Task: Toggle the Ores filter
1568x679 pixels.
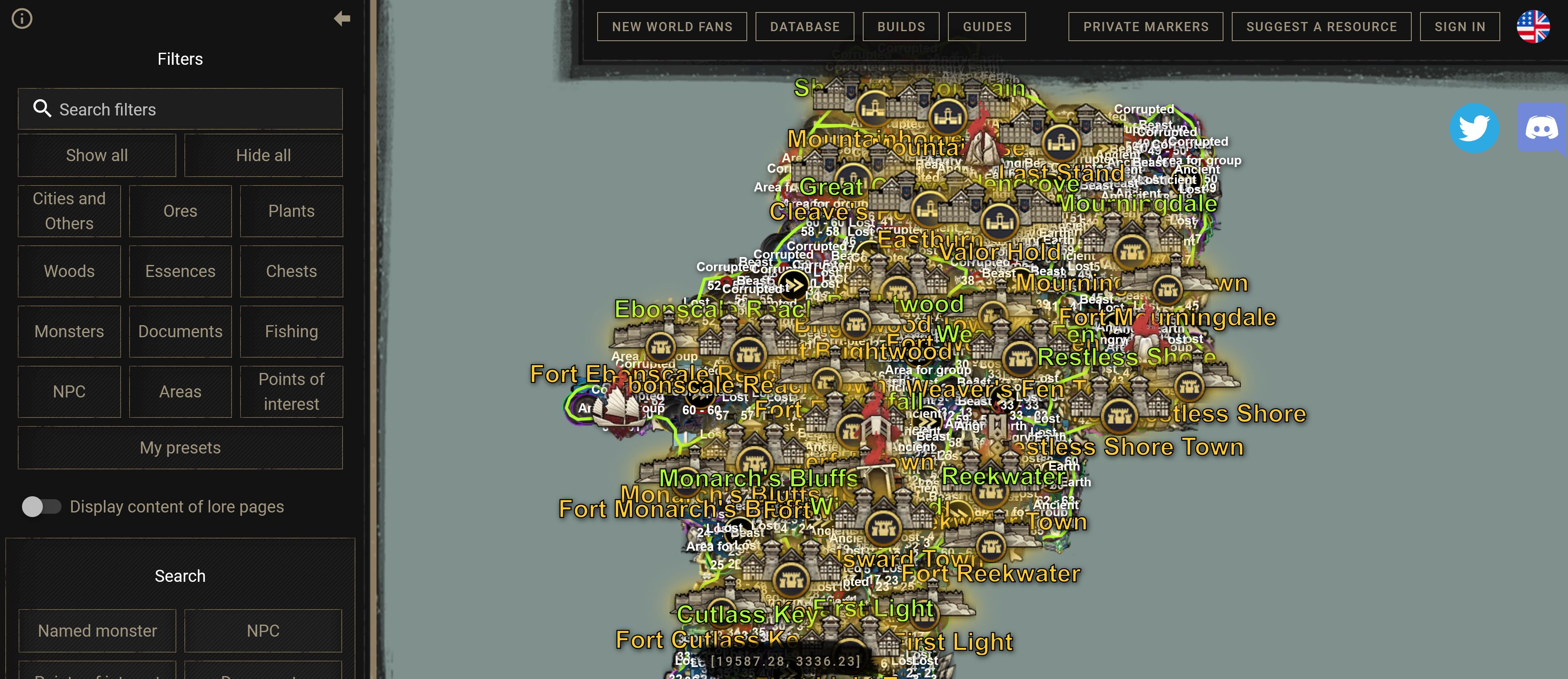Action: coord(180,211)
